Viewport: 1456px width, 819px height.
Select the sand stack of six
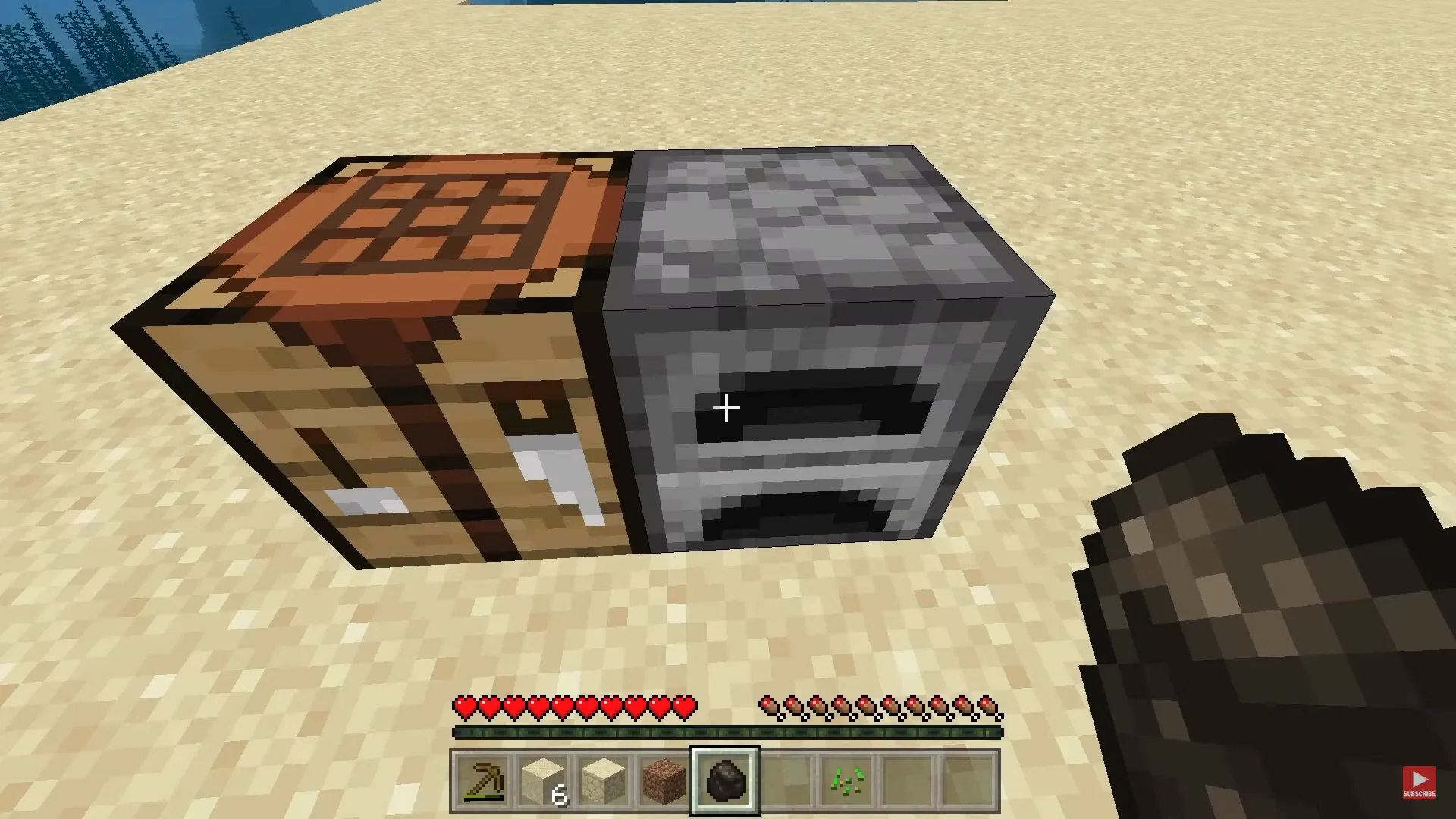543,780
